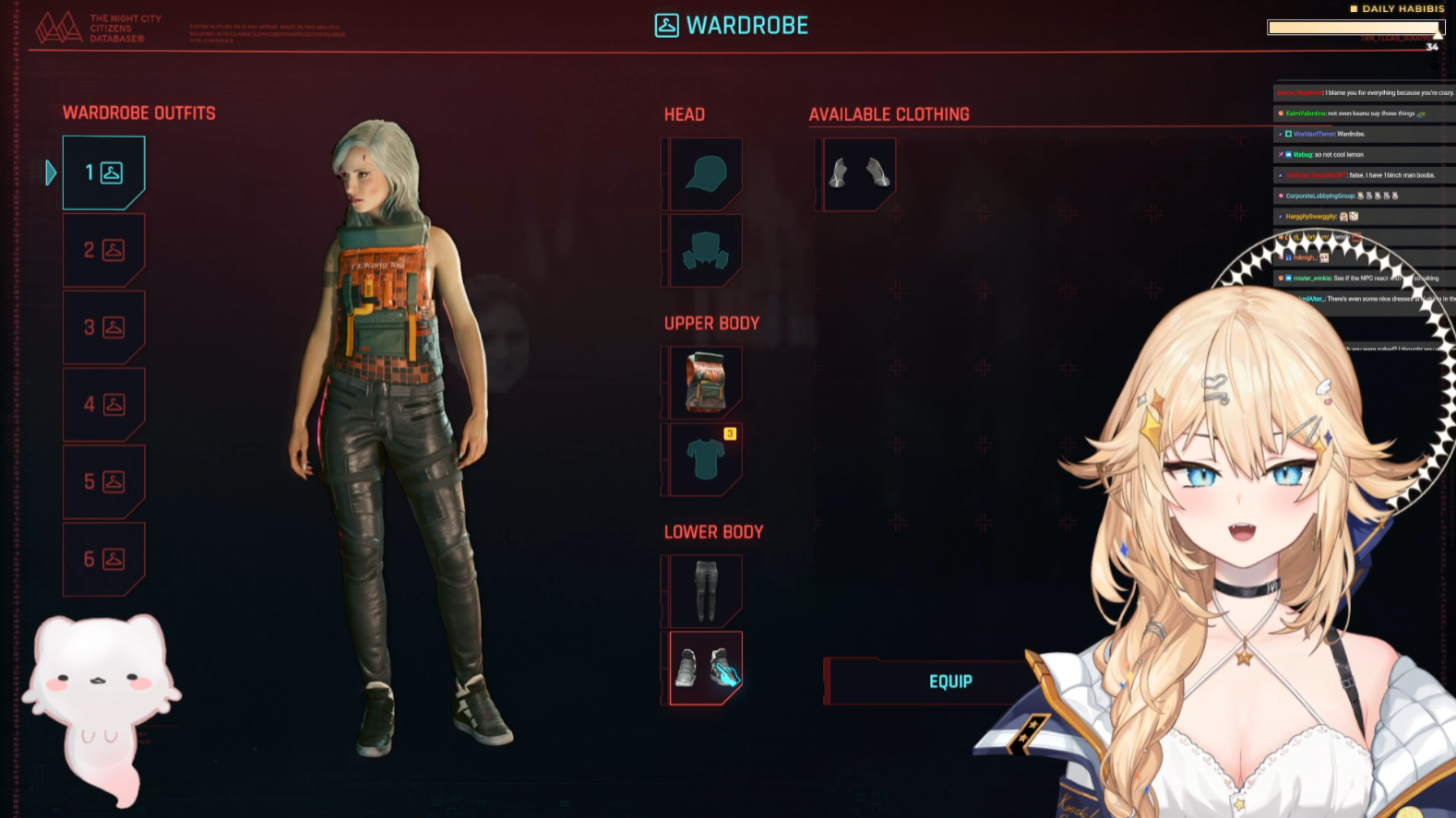Select the face mask slot

(705, 250)
